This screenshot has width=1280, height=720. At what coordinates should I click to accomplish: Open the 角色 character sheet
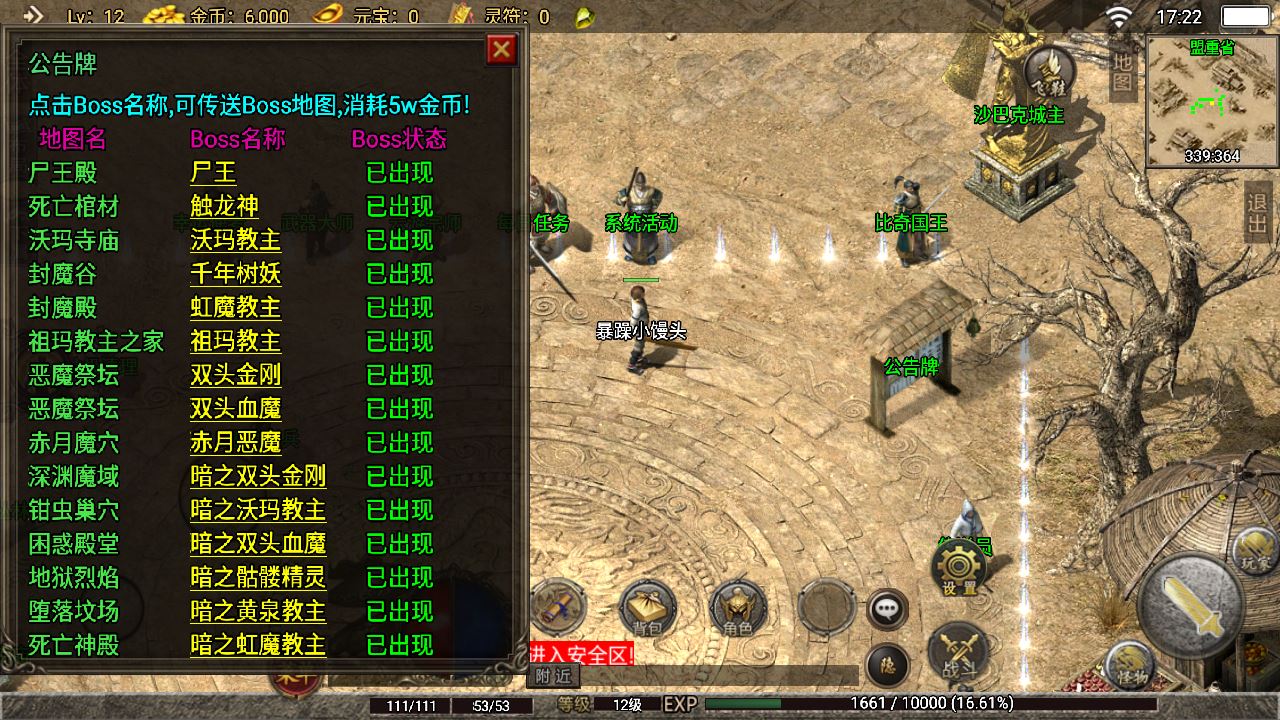coord(738,608)
